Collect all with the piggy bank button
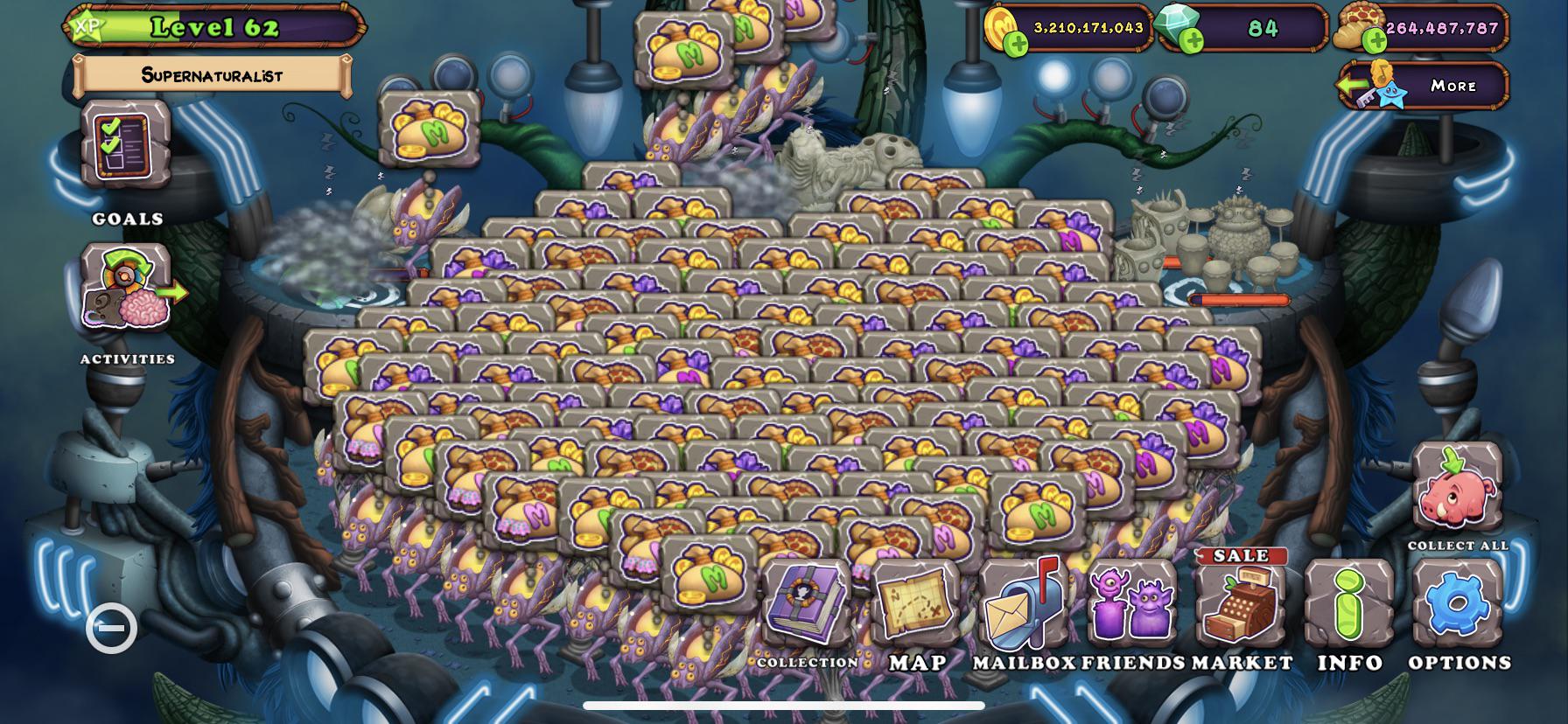The width and height of the screenshot is (1568, 724). (x=1457, y=491)
